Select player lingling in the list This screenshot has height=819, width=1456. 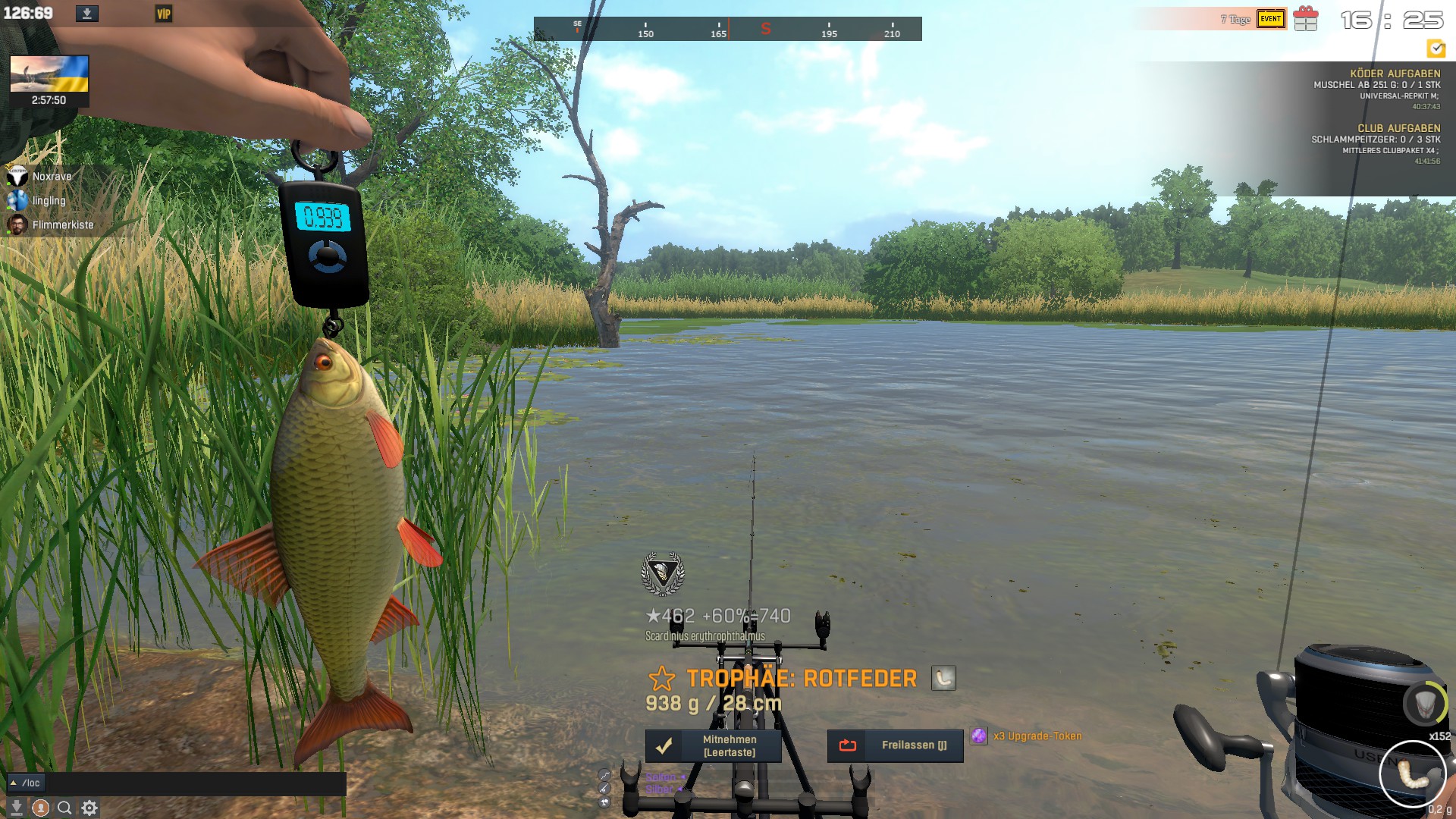[x=49, y=201]
